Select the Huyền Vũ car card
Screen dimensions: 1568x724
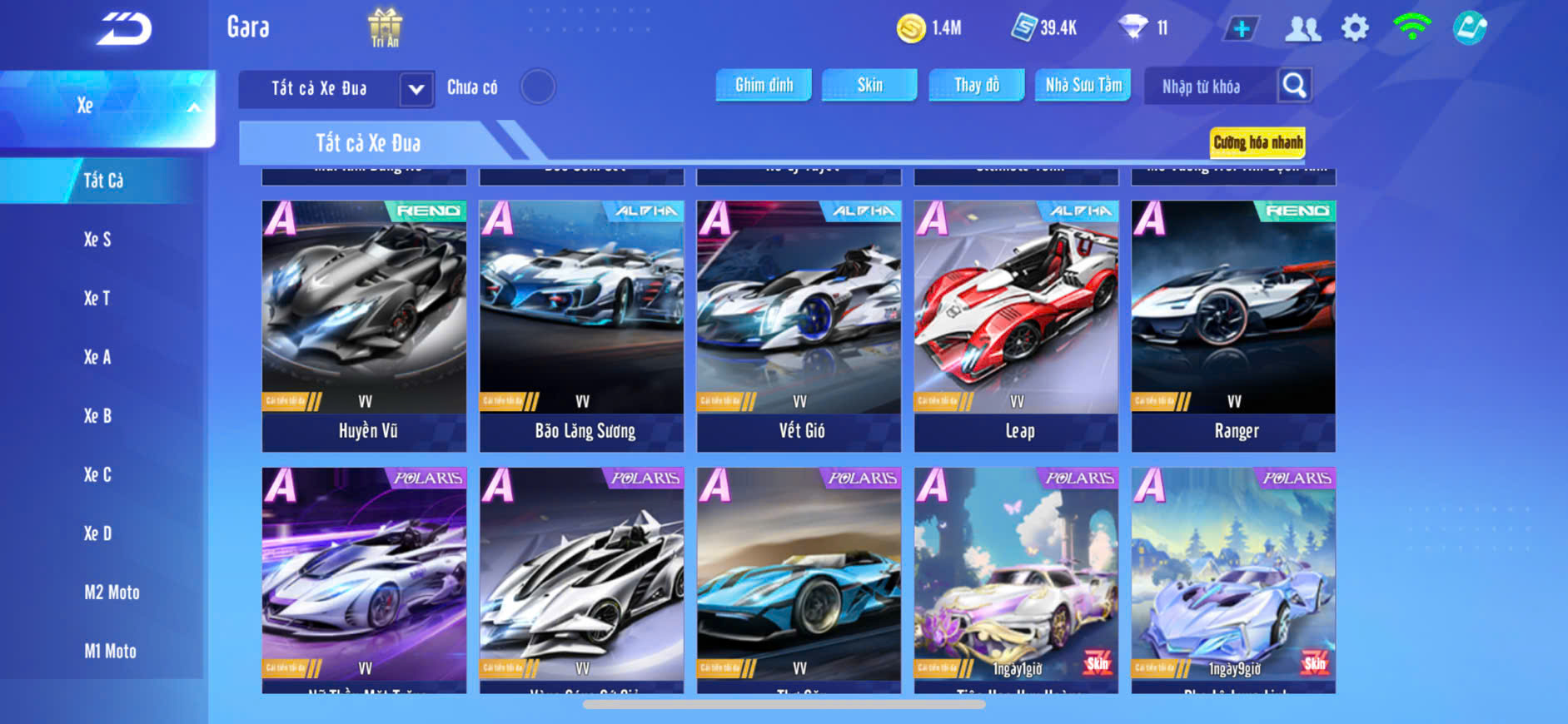(365, 325)
